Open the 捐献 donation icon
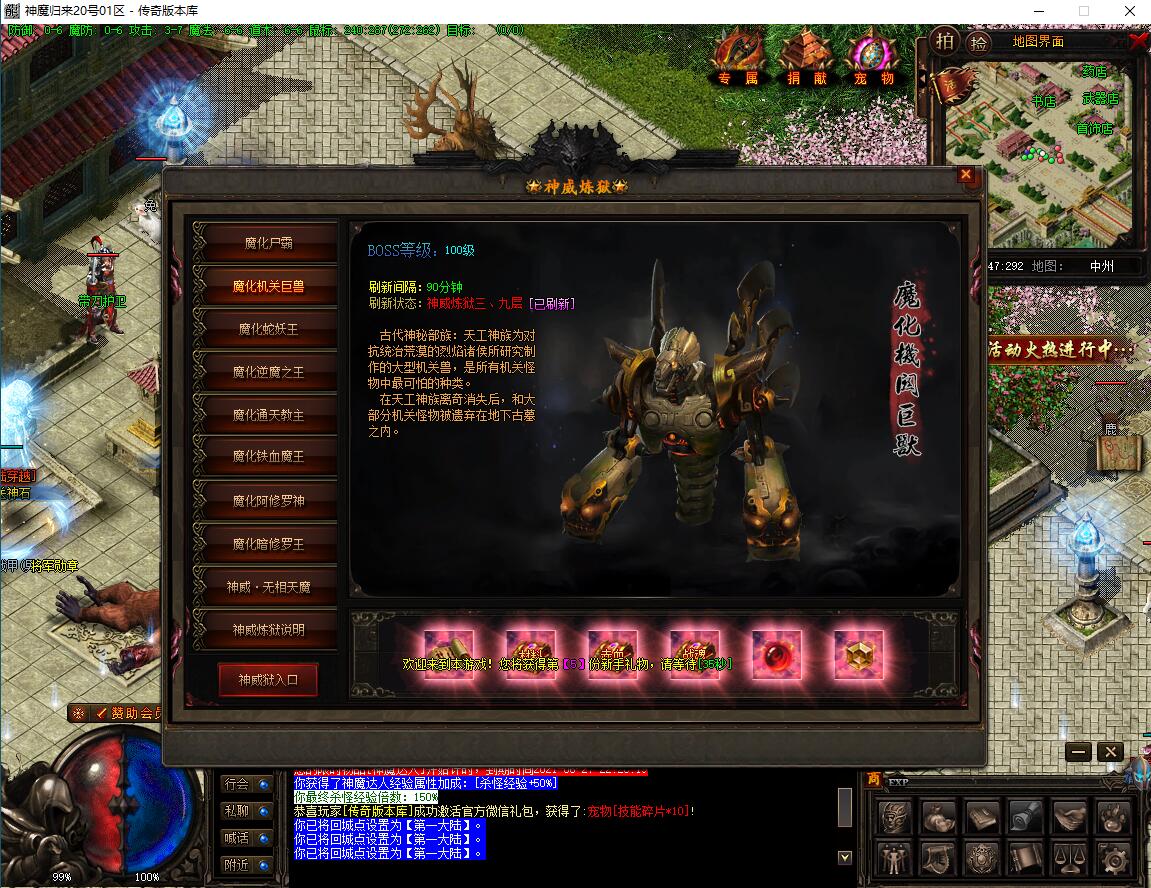Screen dimensions: 1151x888 [806, 55]
